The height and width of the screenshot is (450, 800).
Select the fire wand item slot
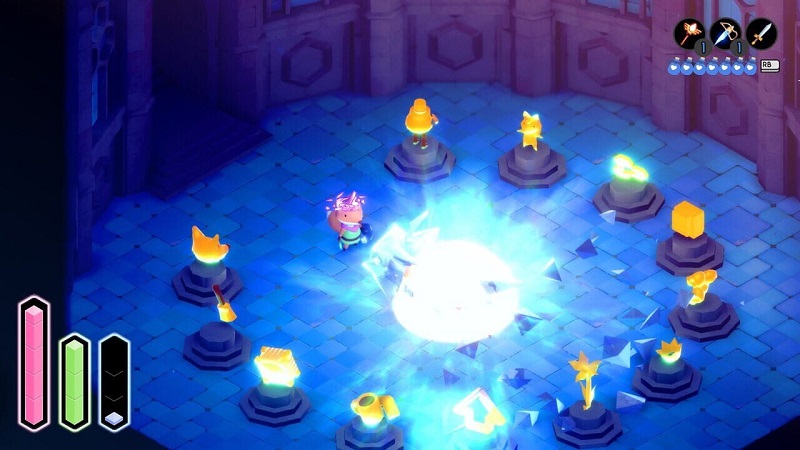(x=689, y=35)
